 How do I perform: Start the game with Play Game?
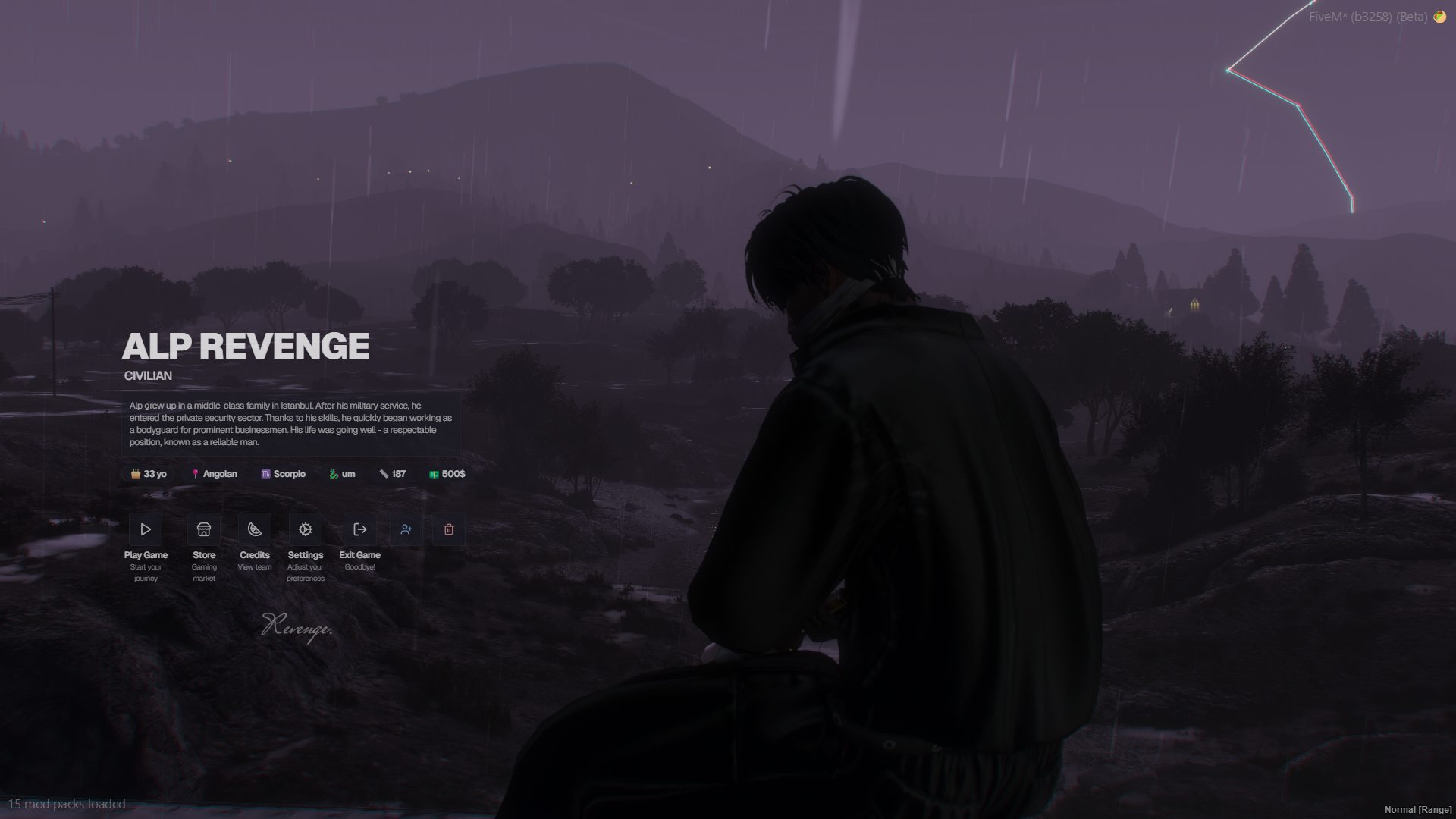(x=146, y=529)
